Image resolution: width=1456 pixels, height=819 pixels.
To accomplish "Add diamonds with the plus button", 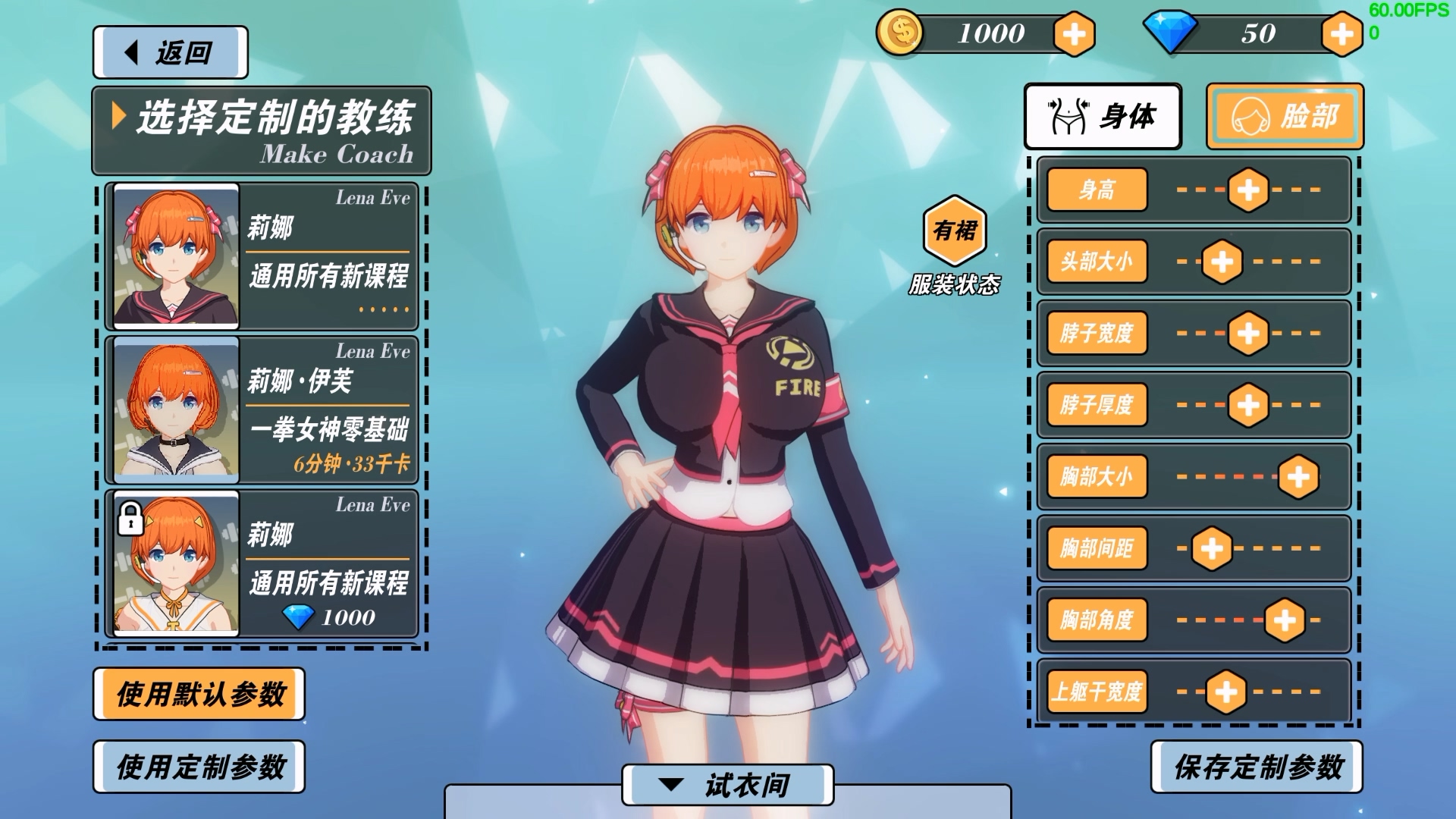I will tap(1341, 34).
